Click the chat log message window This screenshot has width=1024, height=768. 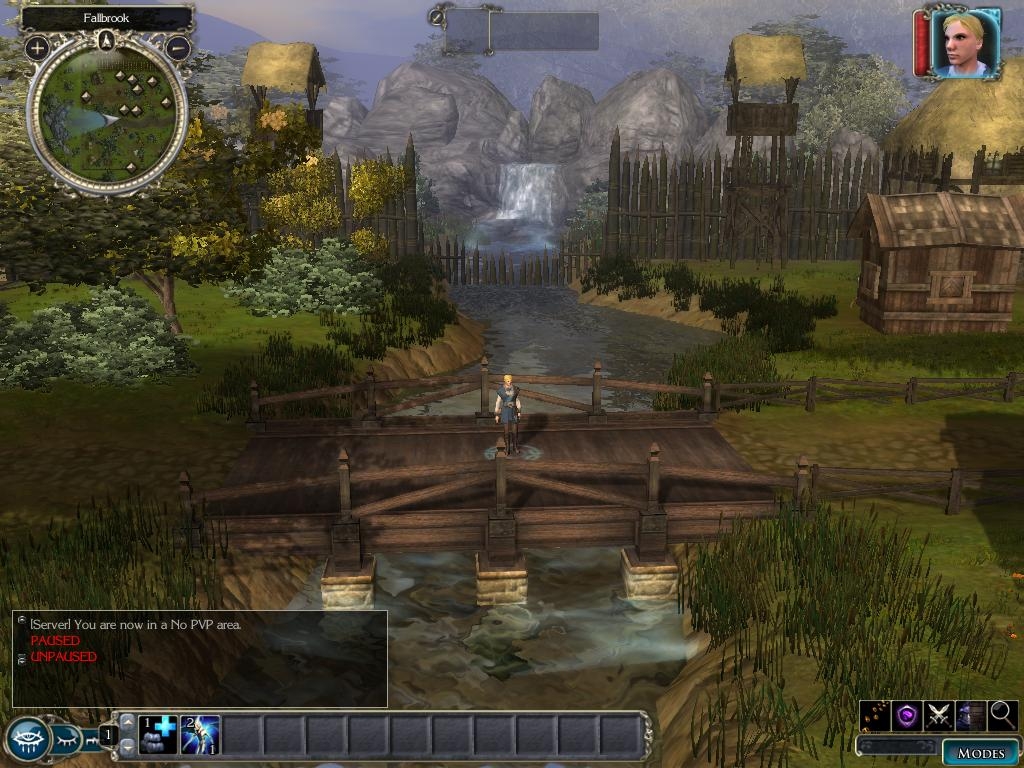tap(200, 659)
